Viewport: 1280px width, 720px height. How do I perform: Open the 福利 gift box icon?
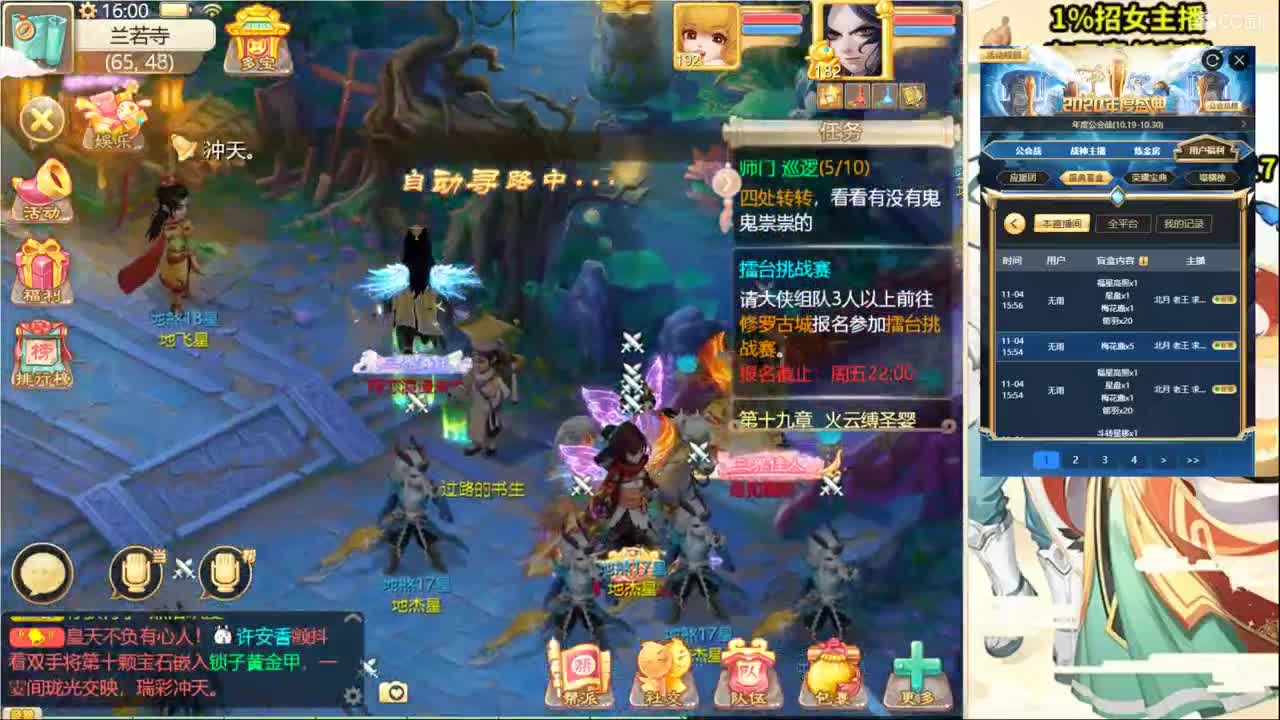[41, 268]
